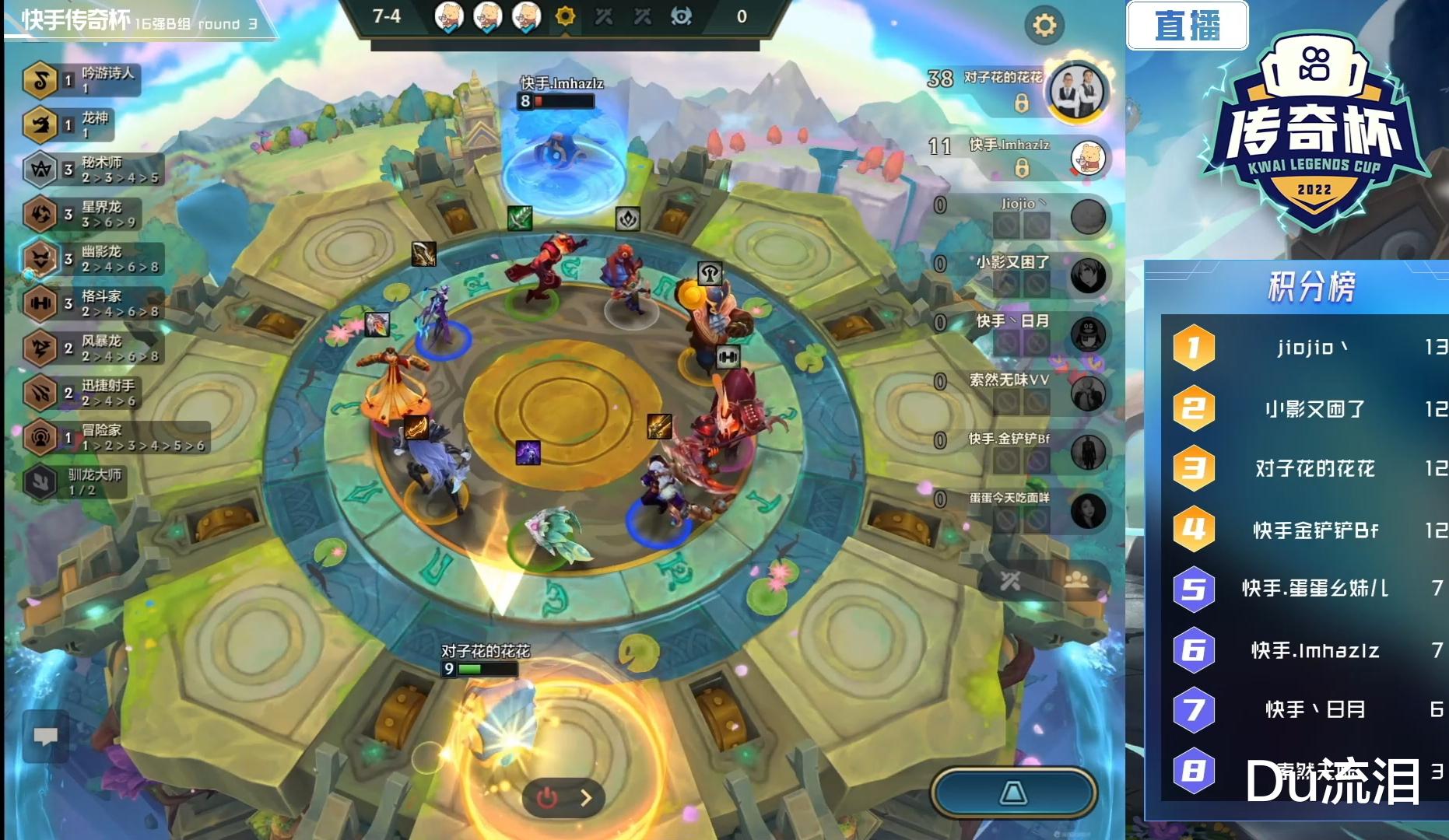Open the chat speech bubble

point(46,735)
